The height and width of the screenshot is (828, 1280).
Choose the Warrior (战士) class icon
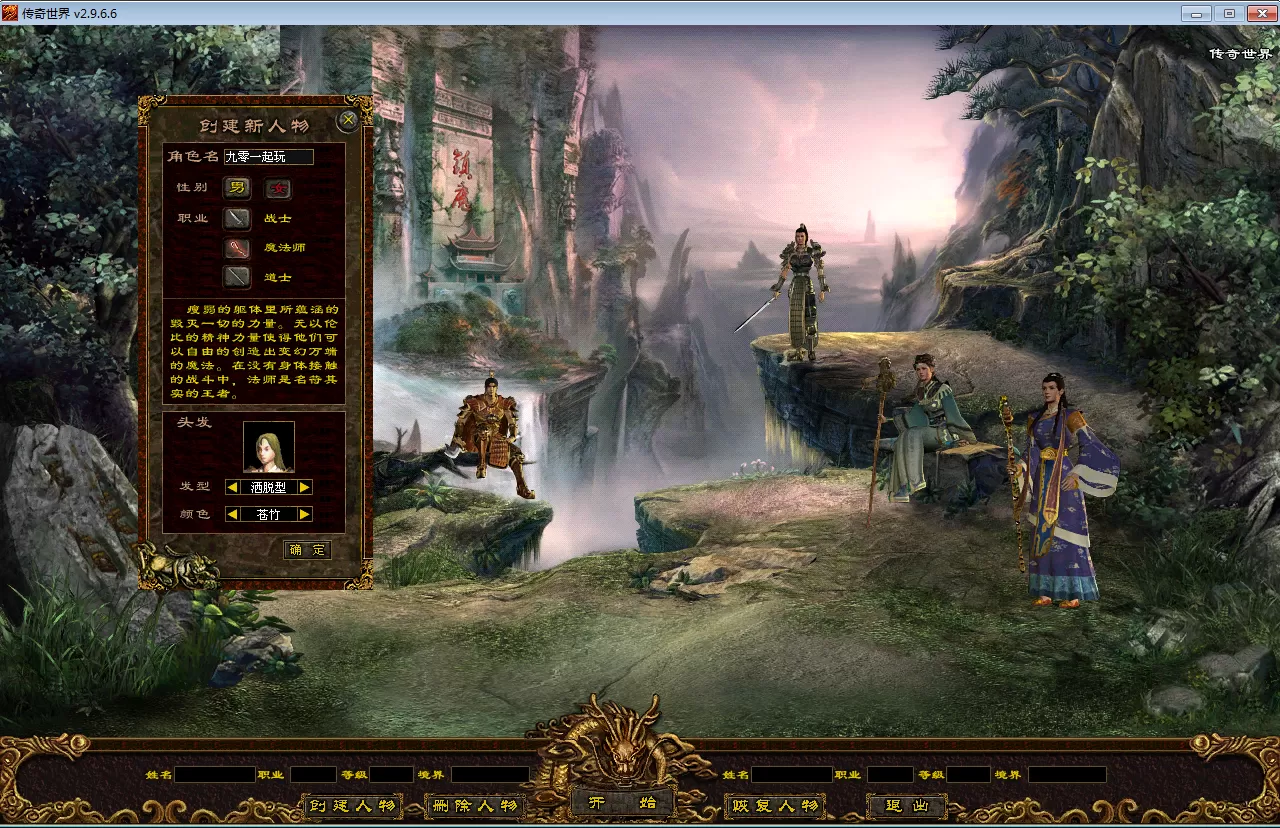pyautogui.click(x=237, y=218)
